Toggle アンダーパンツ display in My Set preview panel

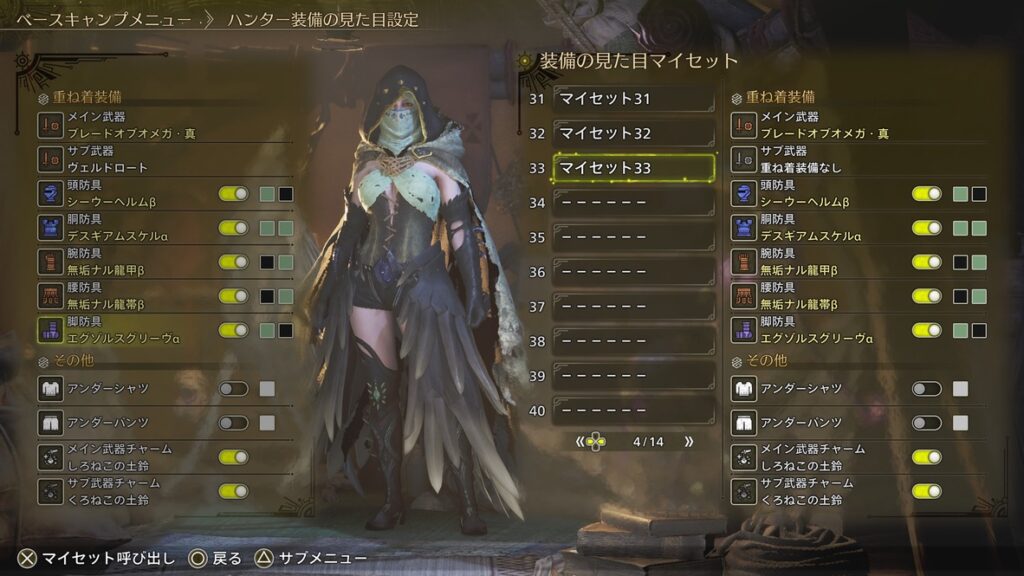926,423
